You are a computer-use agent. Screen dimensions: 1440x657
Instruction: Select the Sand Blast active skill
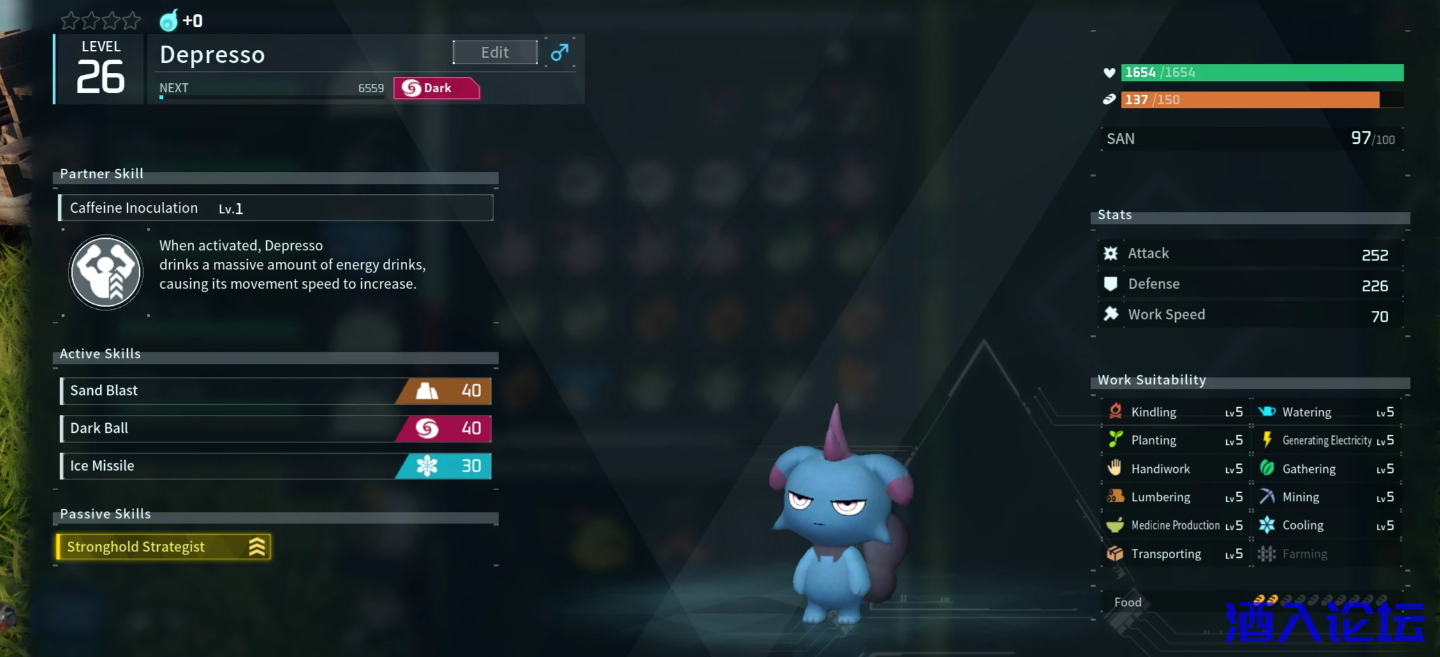275,391
